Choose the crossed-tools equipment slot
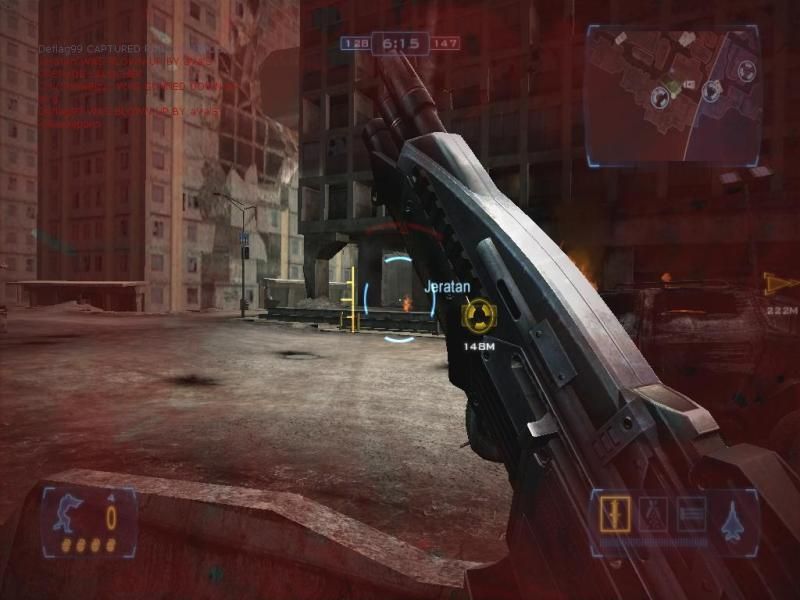The height and width of the screenshot is (600, 800). coord(651,514)
